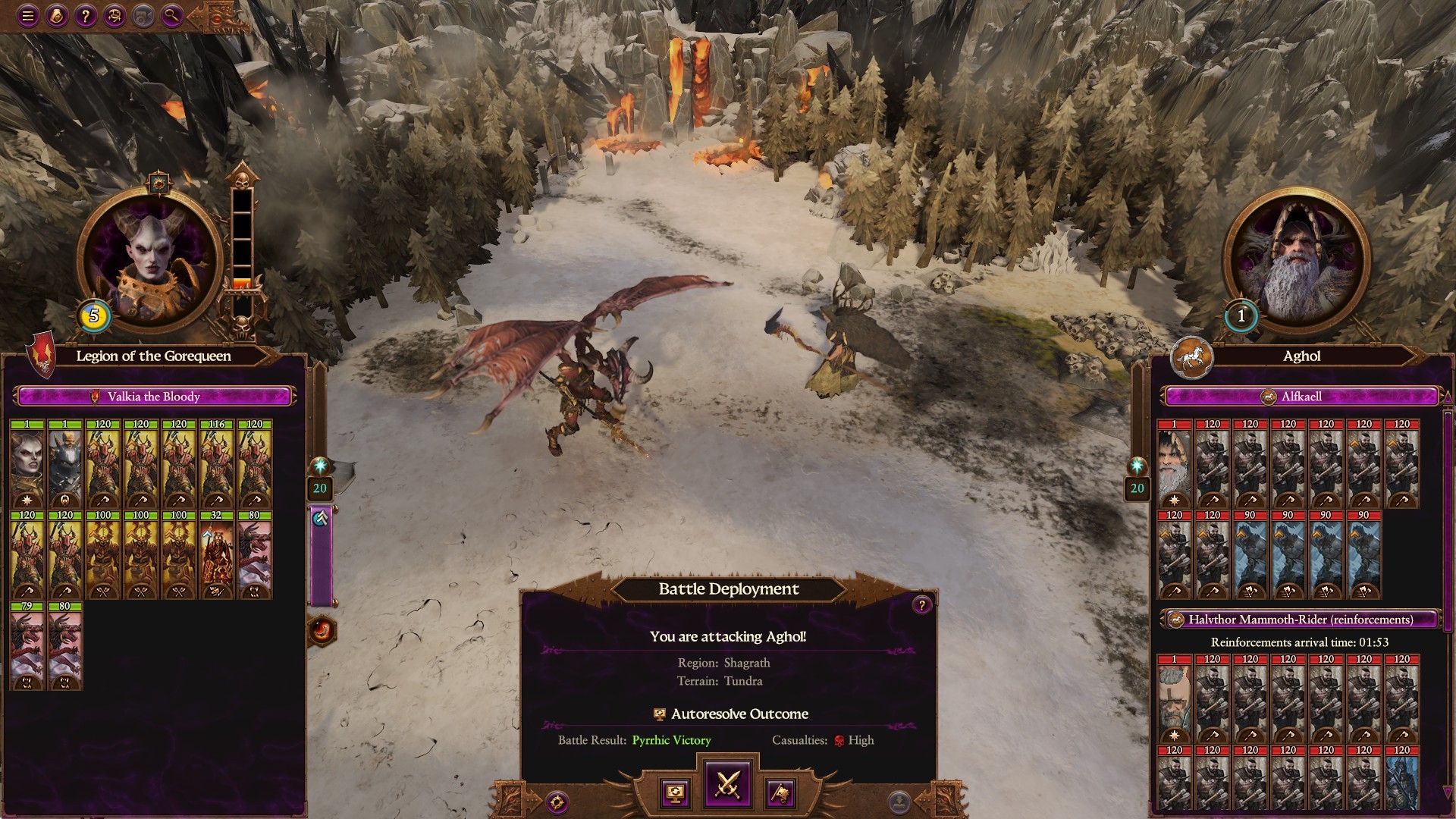Select Valkia the Bloody's portrait
1456x819 pixels.
click(x=149, y=259)
